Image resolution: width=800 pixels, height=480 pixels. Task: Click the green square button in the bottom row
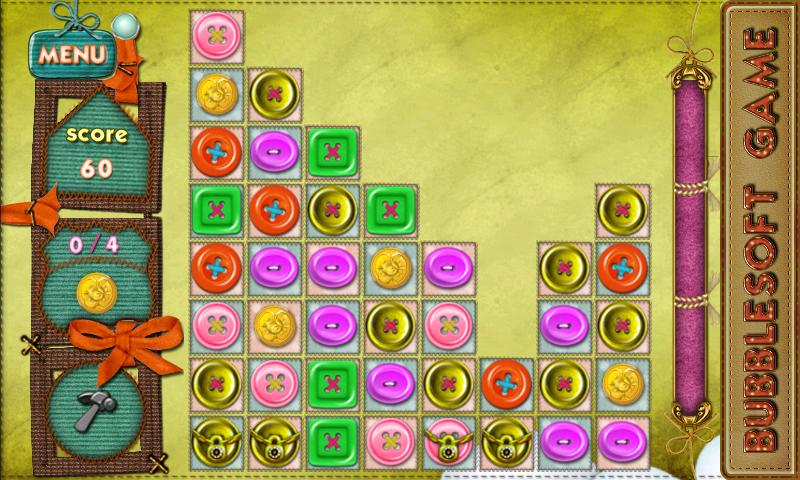(x=333, y=441)
